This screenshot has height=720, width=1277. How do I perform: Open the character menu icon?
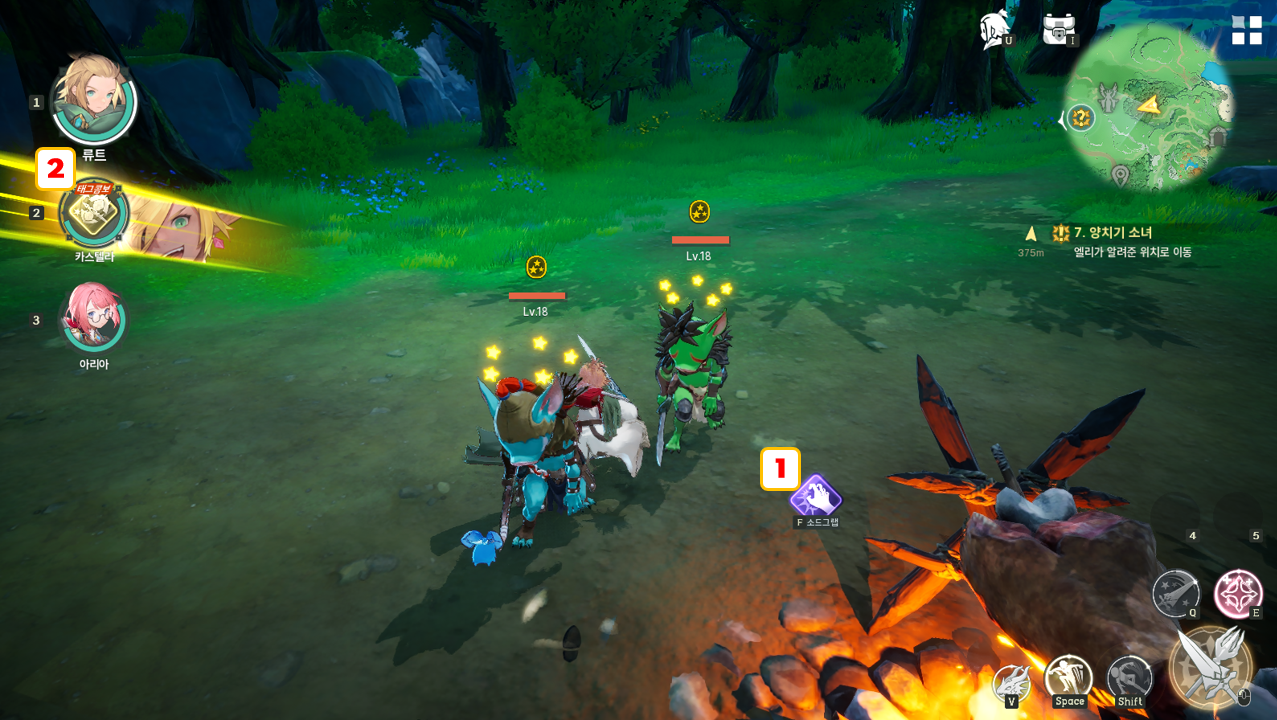(x=995, y=29)
